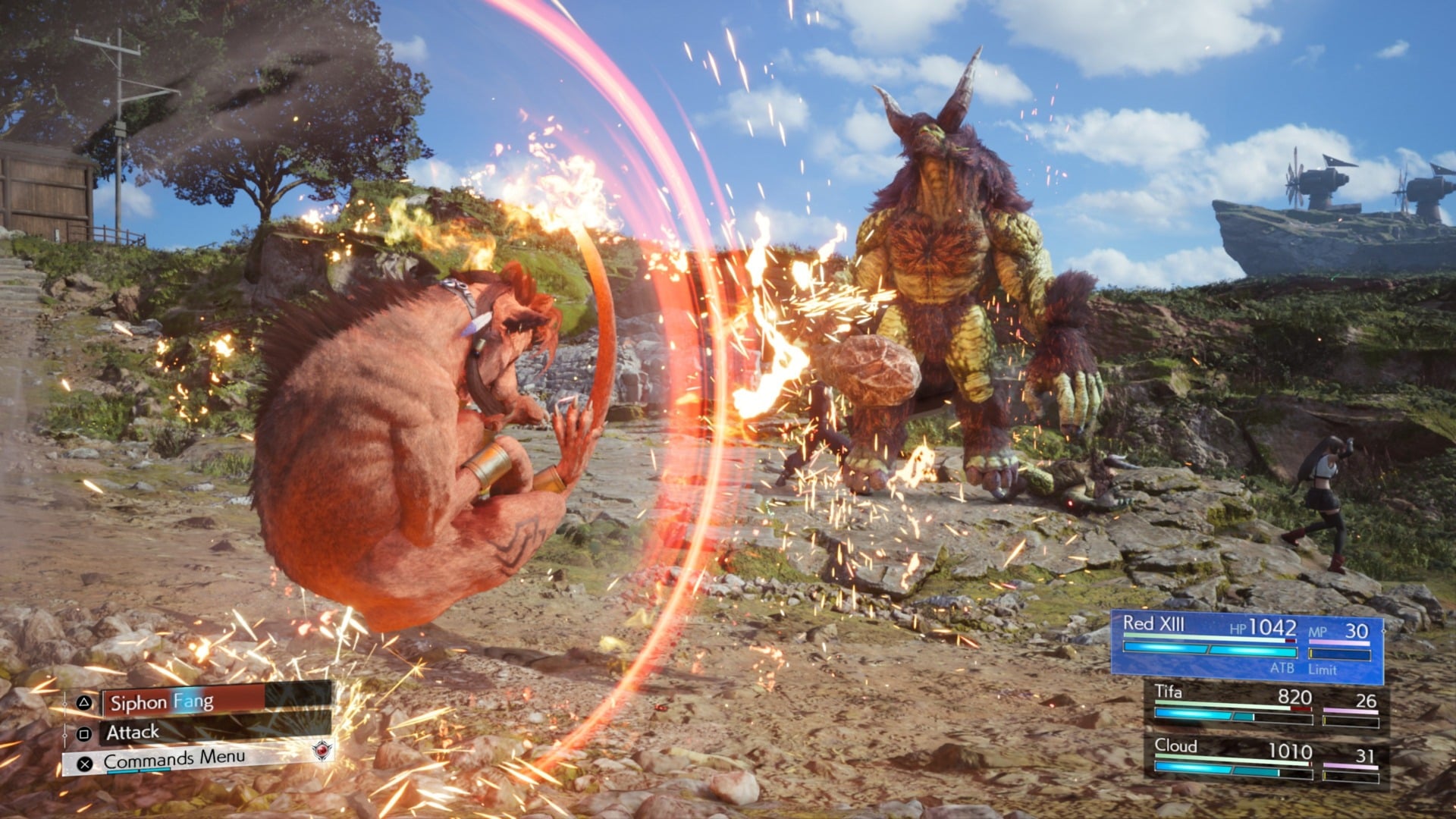Select the Attack command
This screenshot has width=1456, height=819.
tap(133, 733)
